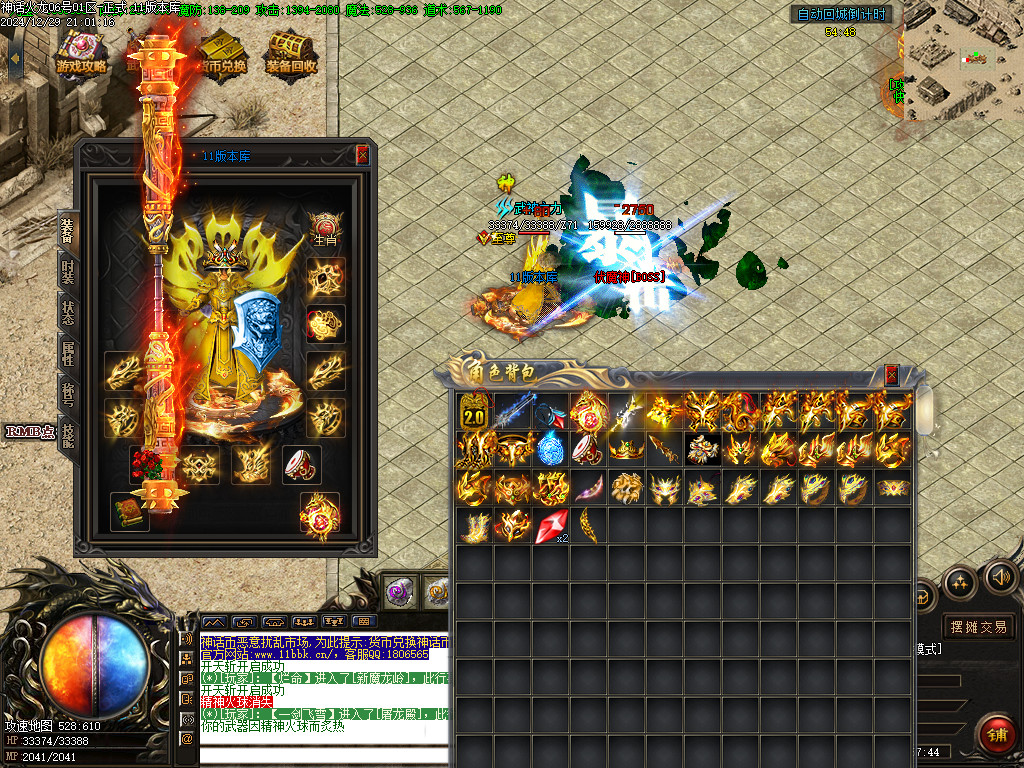The width and height of the screenshot is (1024, 768).
Task: Switch to the 属性 attributes tab
Action: [67, 353]
